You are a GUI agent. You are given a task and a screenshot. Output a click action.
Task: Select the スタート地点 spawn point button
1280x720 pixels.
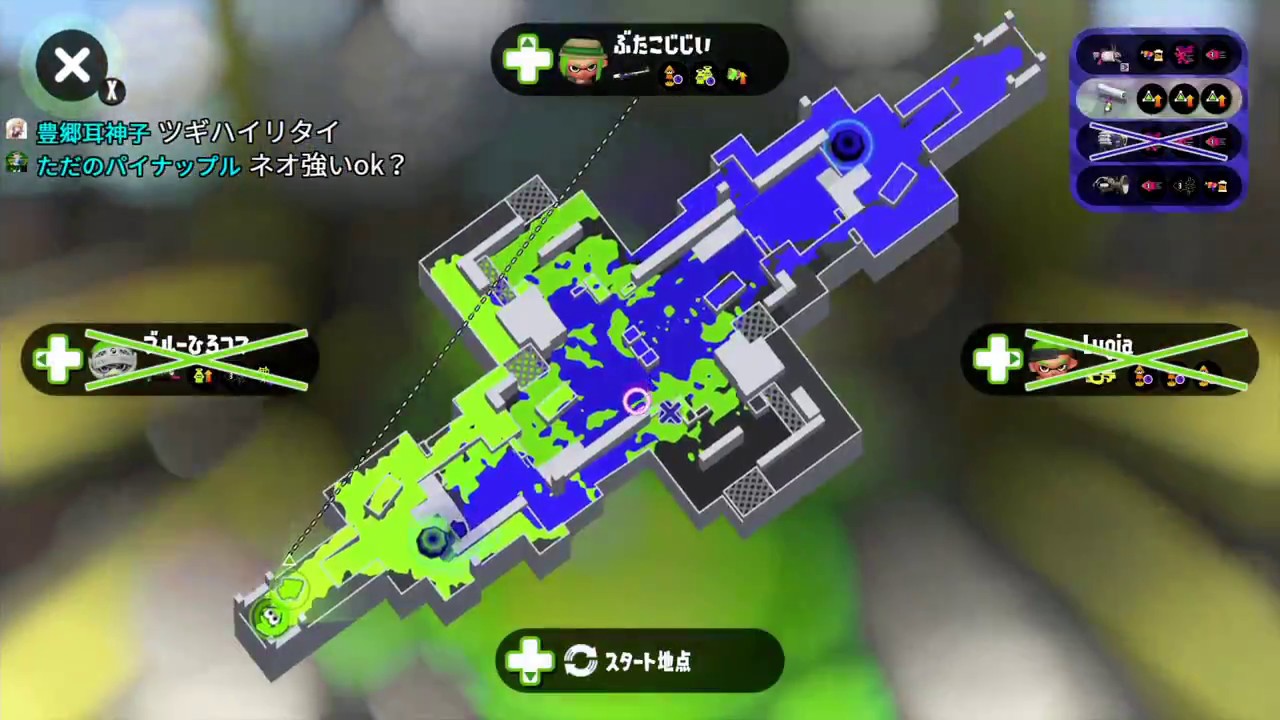pyautogui.click(x=640, y=661)
